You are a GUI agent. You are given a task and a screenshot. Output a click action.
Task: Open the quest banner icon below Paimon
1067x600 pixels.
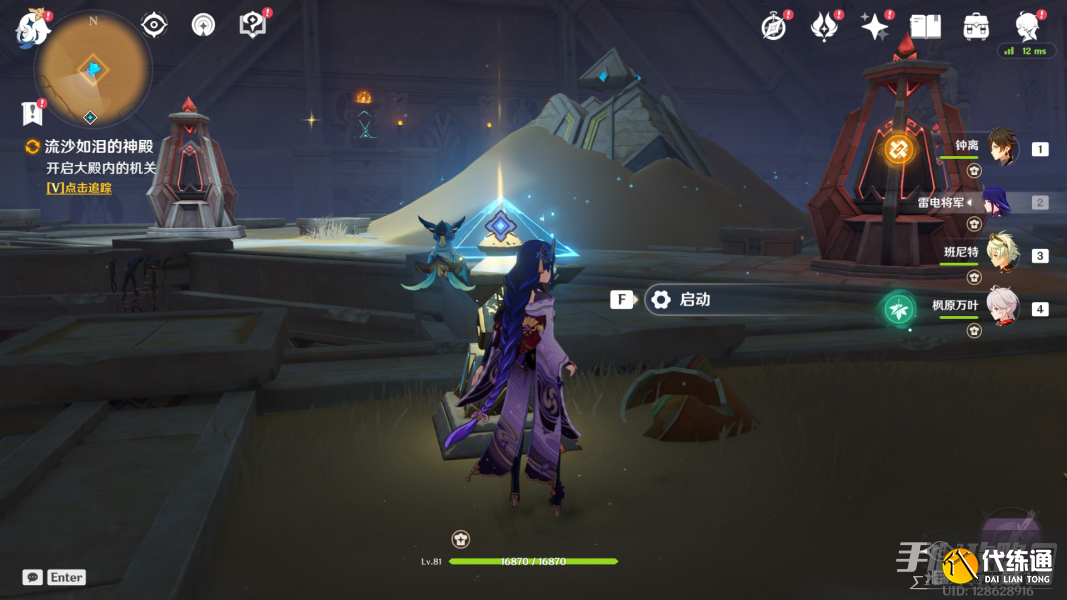click(33, 113)
